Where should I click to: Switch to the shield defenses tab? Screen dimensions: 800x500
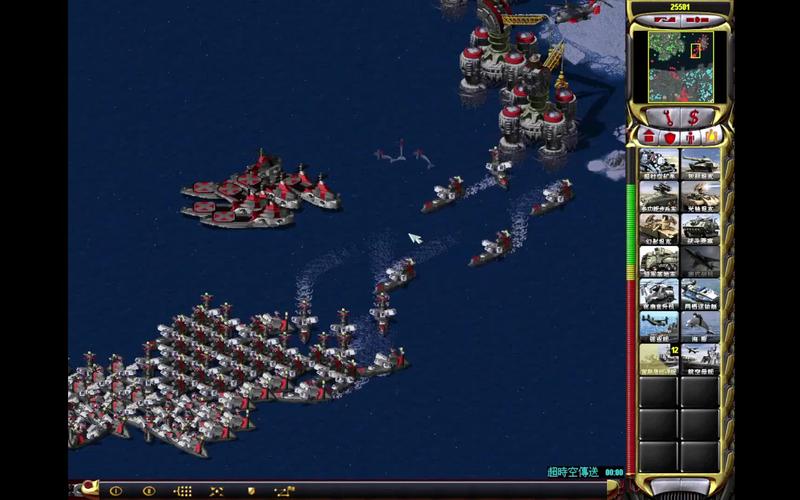click(x=669, y=136)
